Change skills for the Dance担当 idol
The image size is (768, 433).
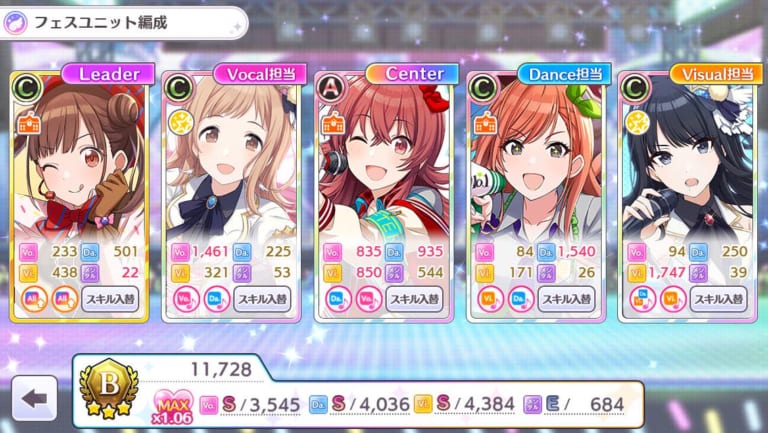tap(566, 298)
